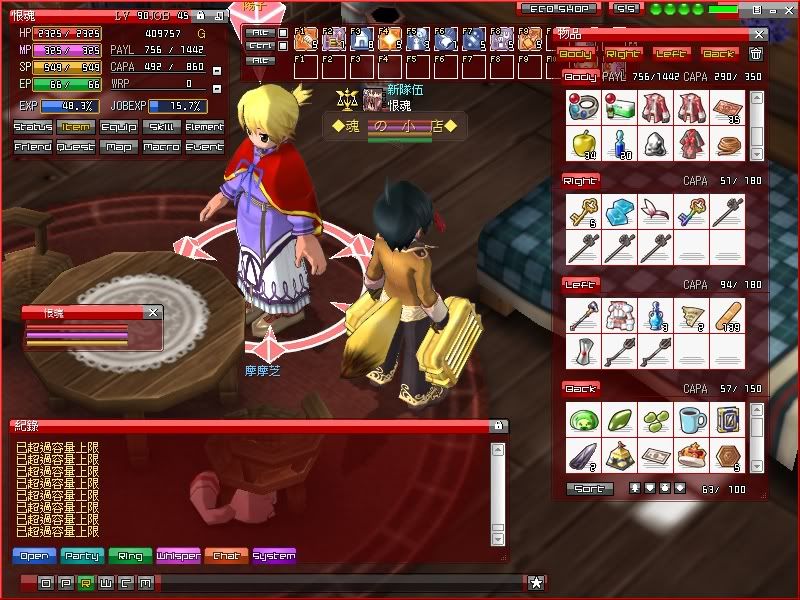Close the small party status window
Viewport: 800px width, 600px height.
[153, 312]
